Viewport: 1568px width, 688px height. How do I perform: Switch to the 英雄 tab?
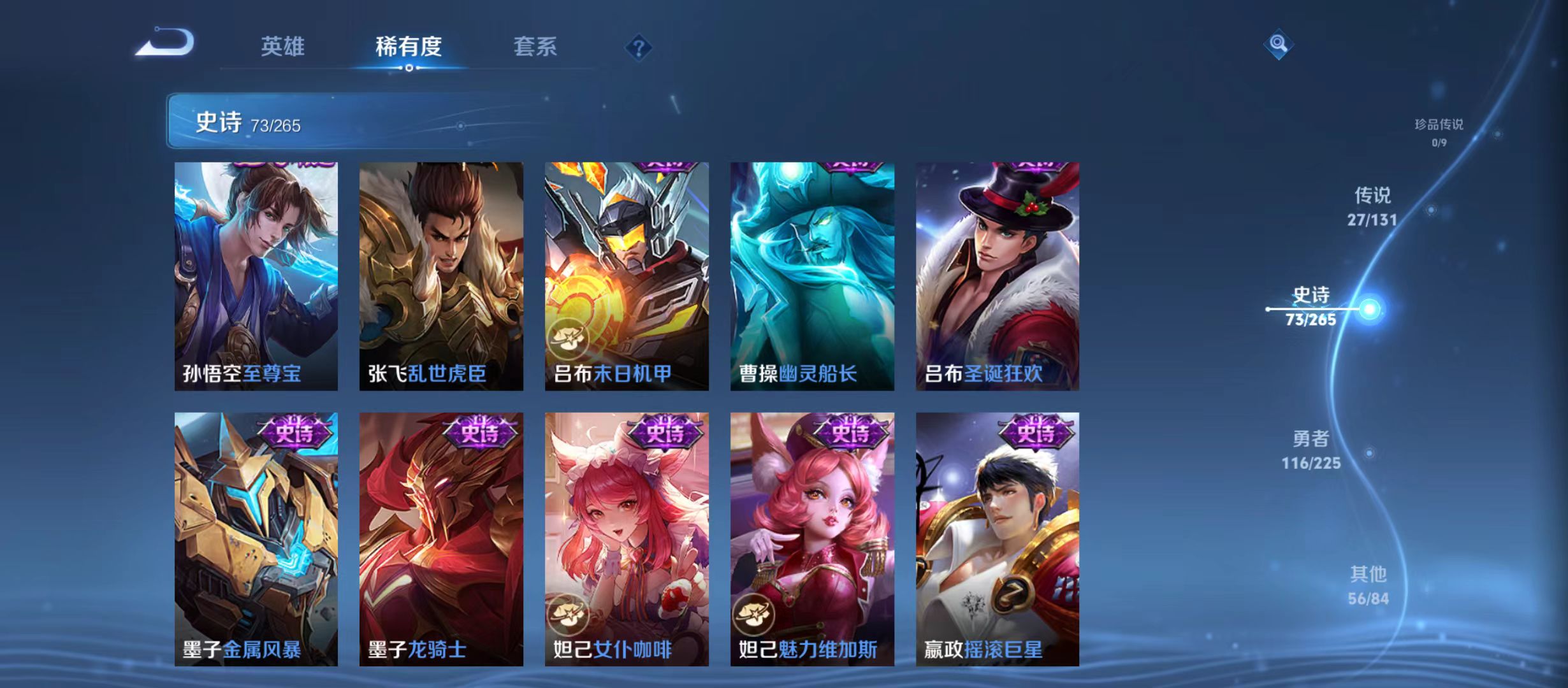pos(283,46)
